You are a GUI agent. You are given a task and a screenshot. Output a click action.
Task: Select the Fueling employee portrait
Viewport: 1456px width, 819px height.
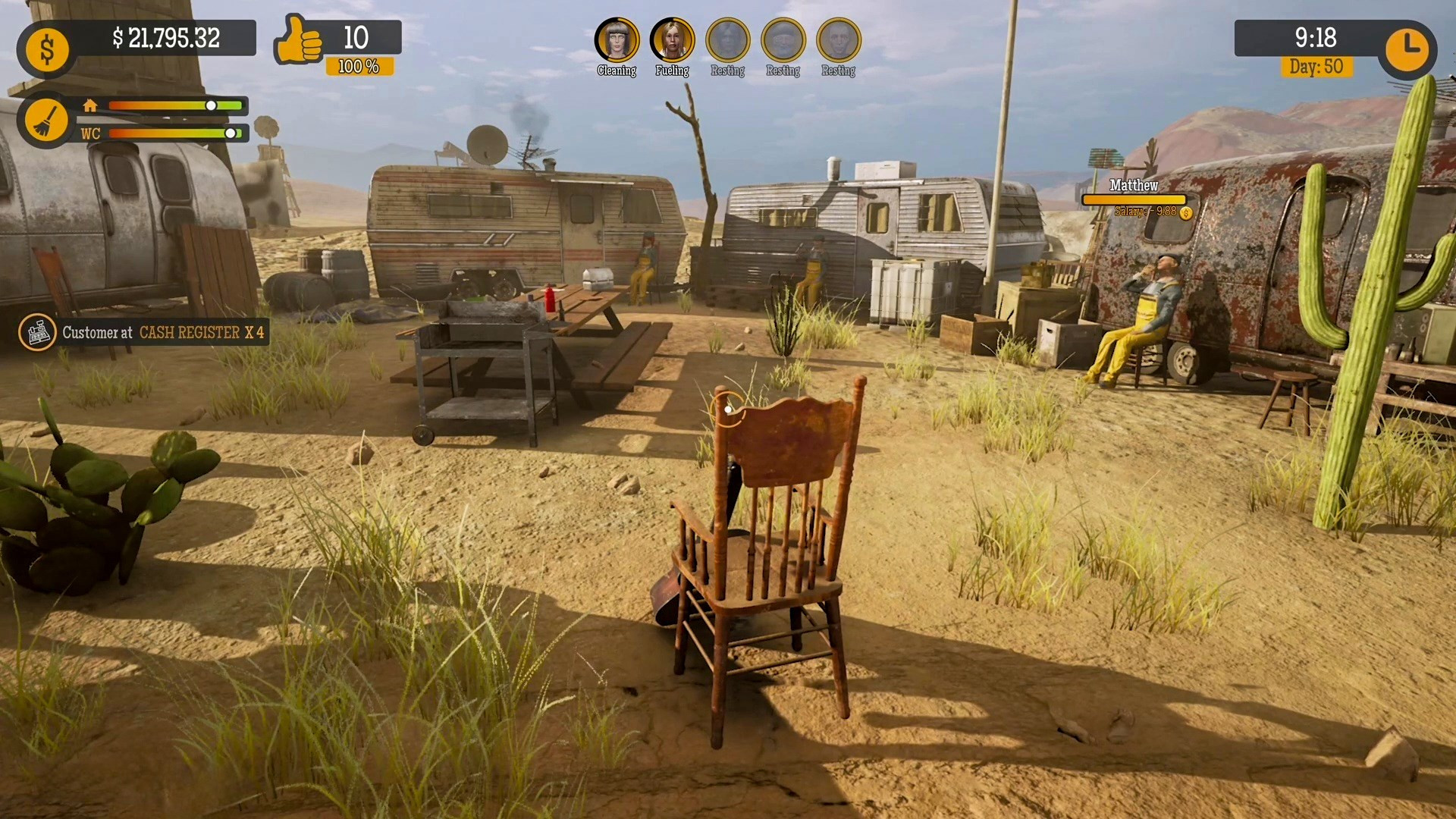pyautogui.click(x=672, y=40)
